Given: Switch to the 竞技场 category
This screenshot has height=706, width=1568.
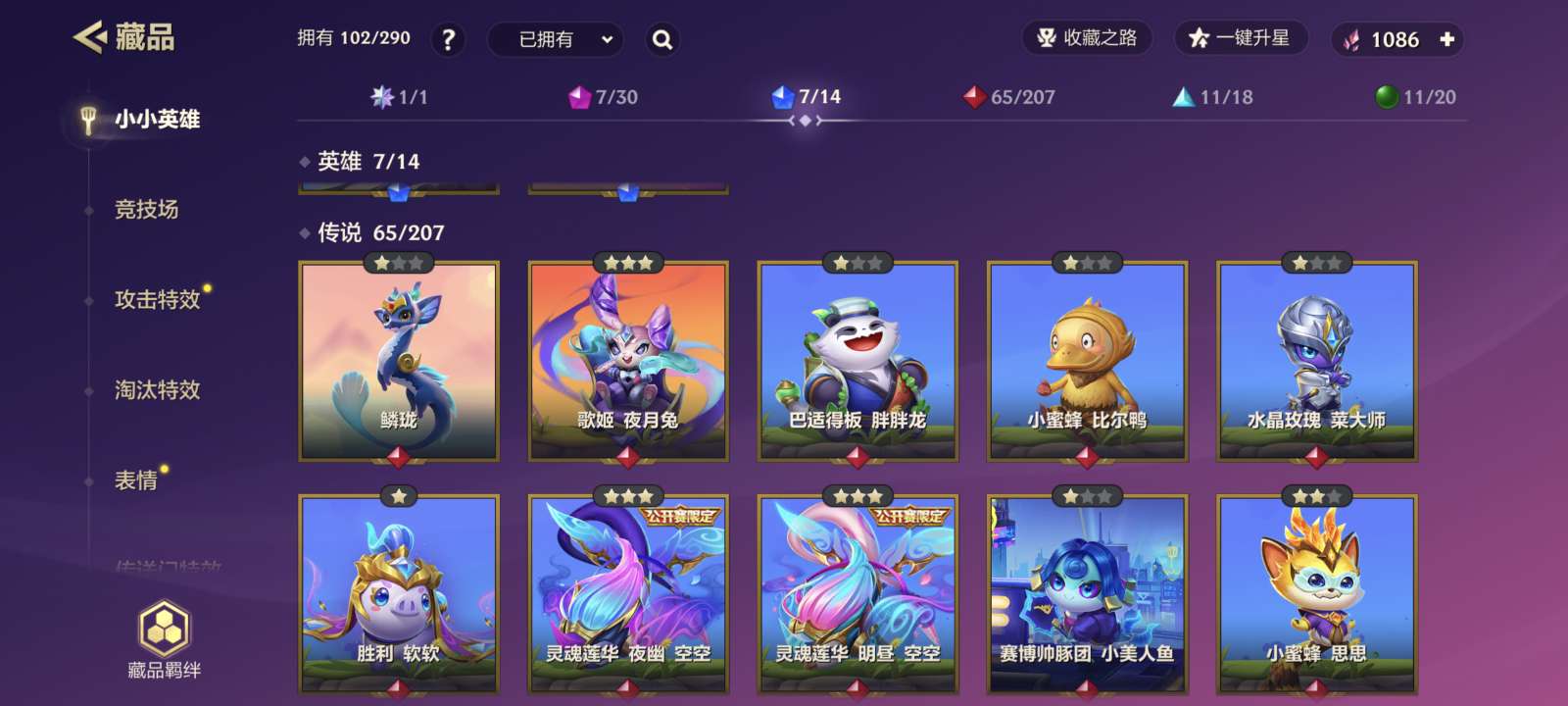Looking at the screenshot, I should point(147,209).
